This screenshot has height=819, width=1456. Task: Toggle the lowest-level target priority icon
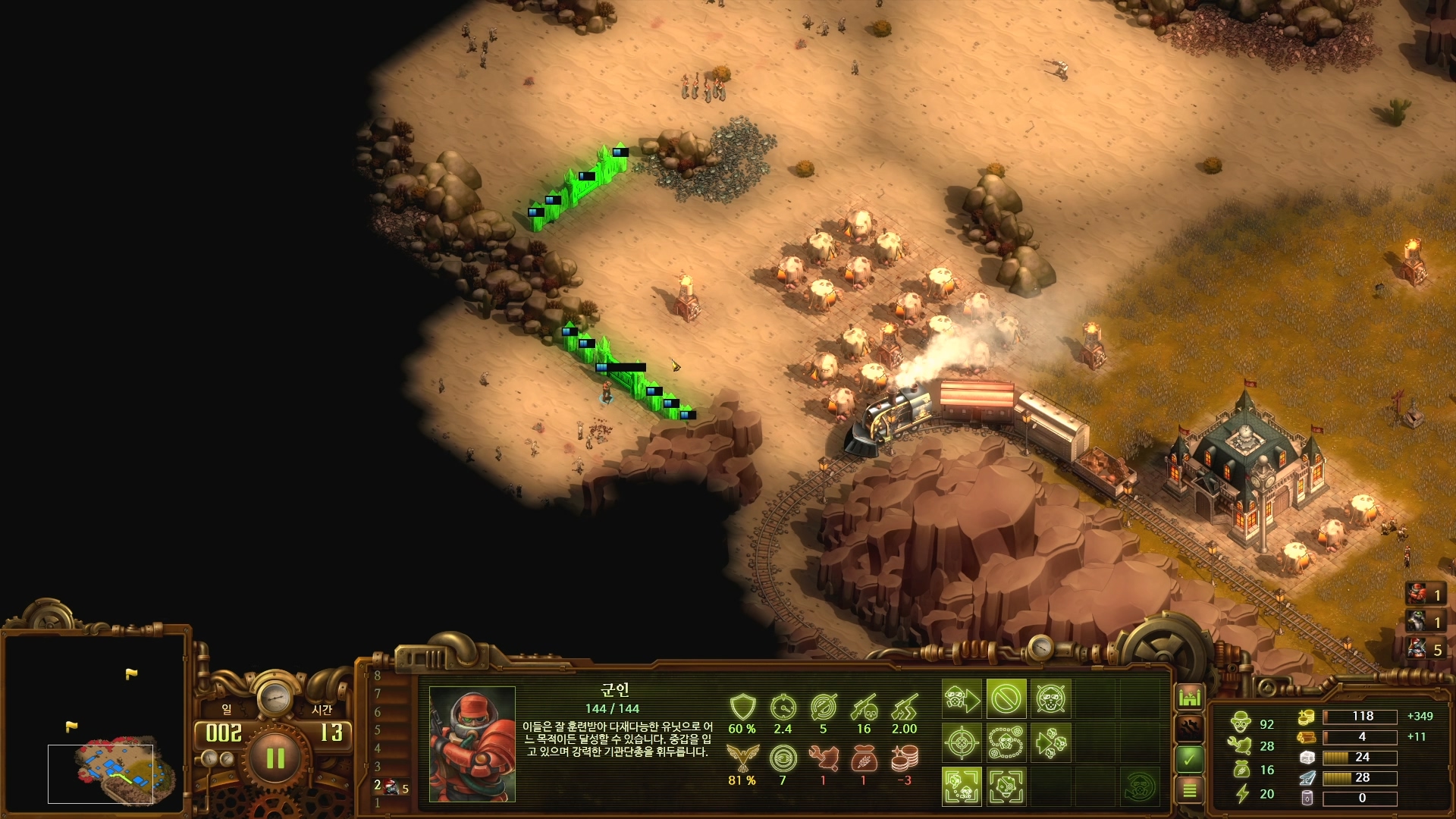[x=962, y=786]
